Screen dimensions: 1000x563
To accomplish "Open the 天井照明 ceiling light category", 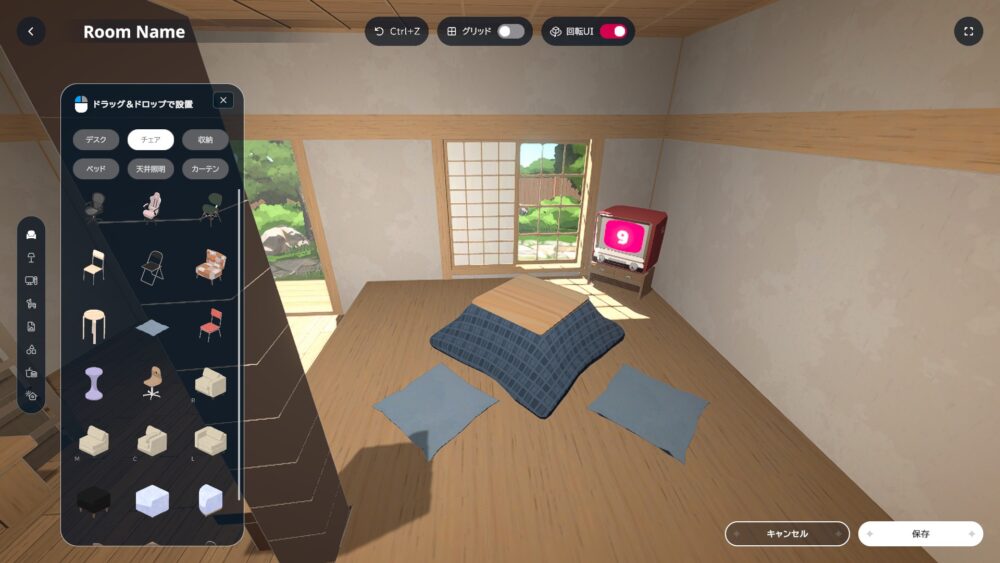I will coord(151,169).
